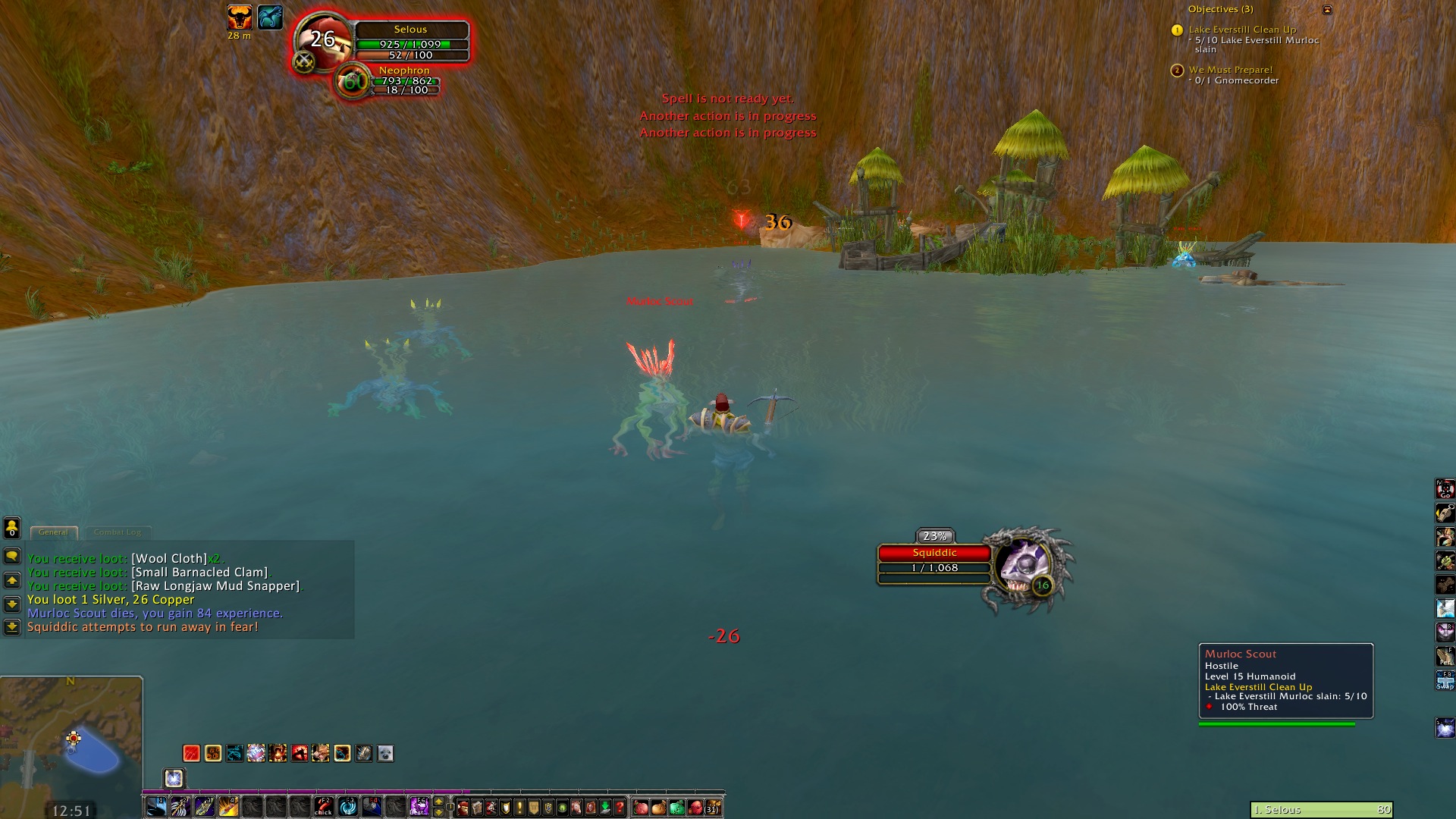
Task: Open the bag slot showing (31)
Action: pos(713,807)
